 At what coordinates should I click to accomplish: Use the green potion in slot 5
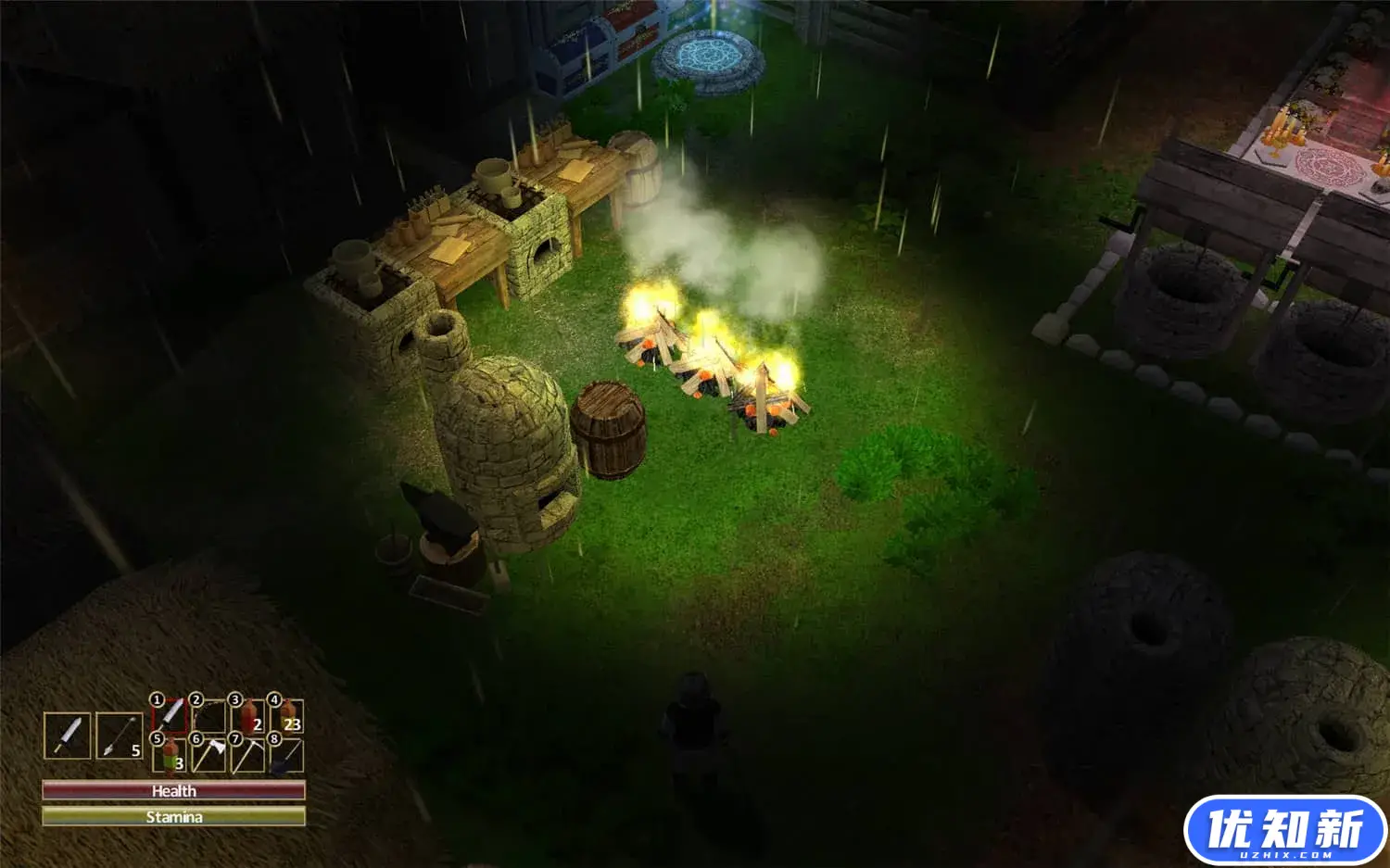coord(171,755)
